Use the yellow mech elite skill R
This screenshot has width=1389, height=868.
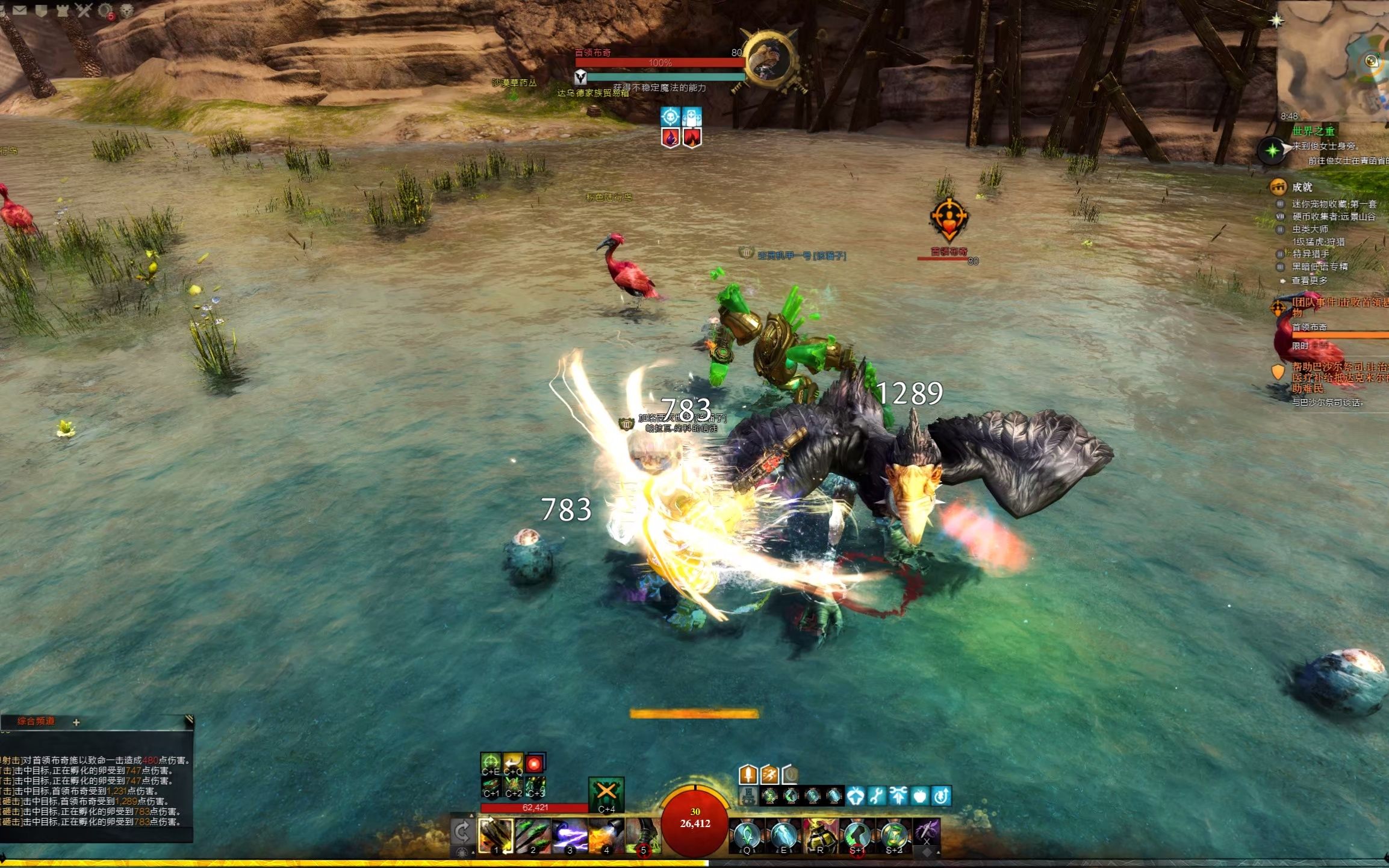pyautogui.click(x=820, y=835)
